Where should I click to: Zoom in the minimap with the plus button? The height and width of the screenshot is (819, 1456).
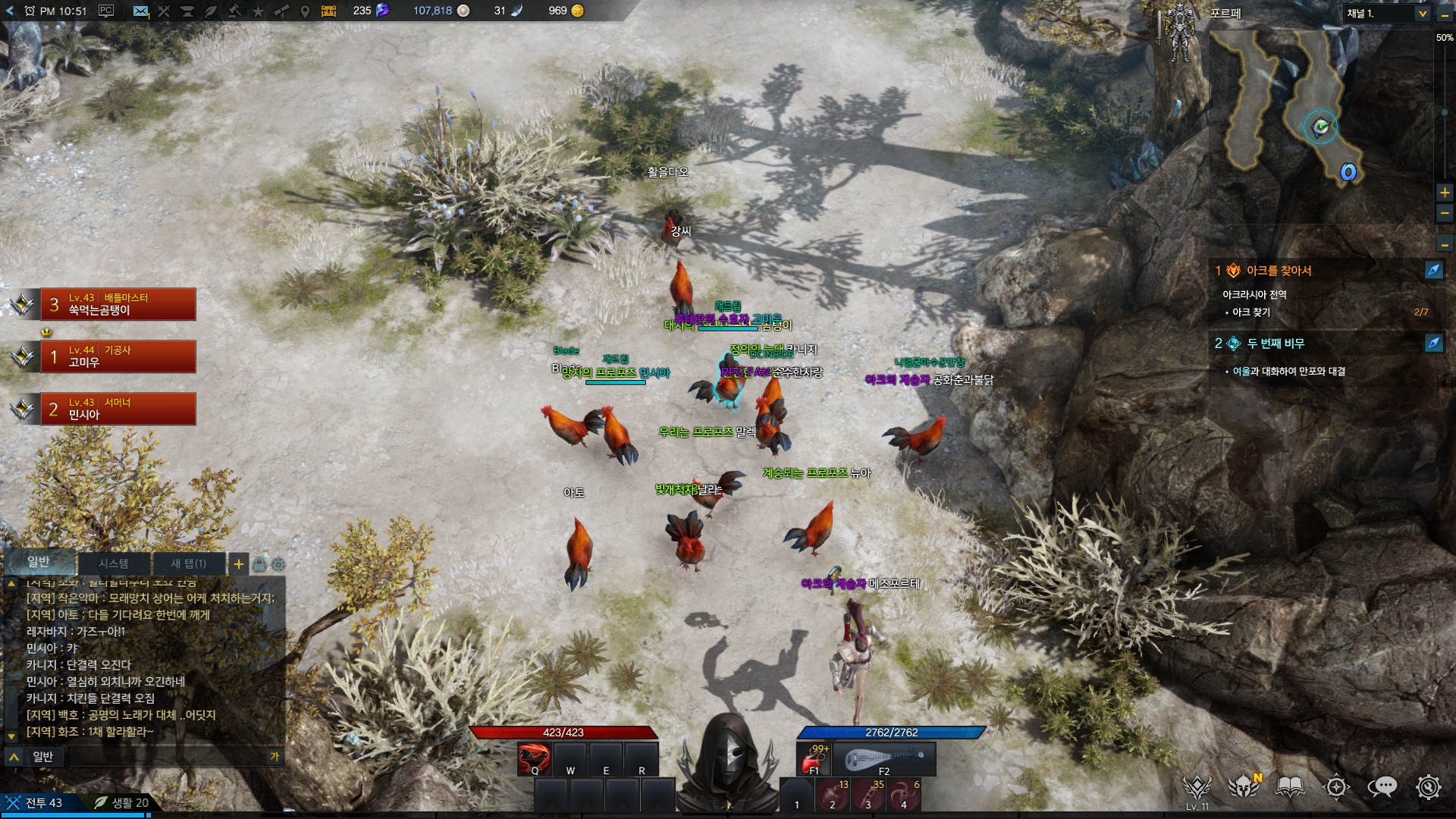[1445, 193]
